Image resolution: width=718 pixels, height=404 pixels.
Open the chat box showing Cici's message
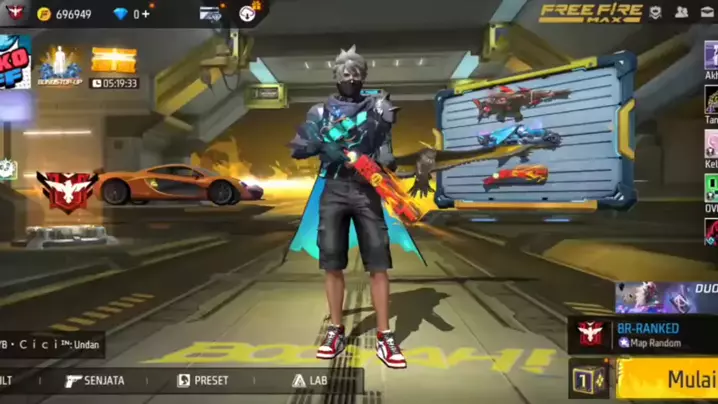click(x=50, y=343)
